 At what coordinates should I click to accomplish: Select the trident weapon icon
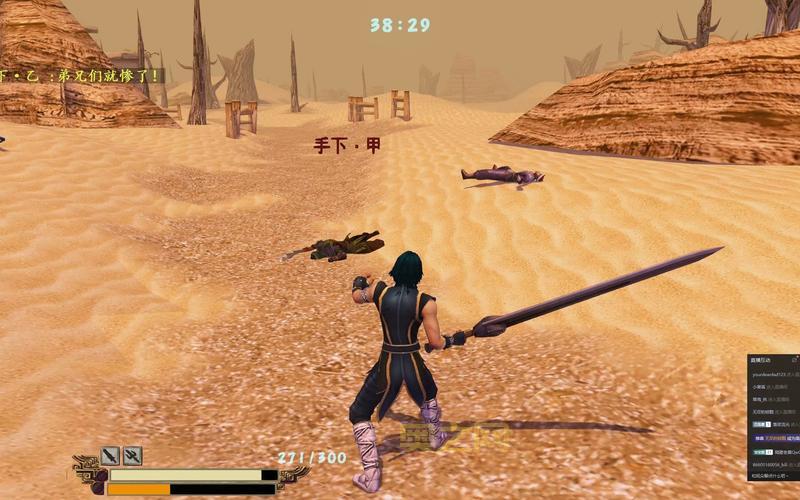pyautogui.click(x=132, y=456)
